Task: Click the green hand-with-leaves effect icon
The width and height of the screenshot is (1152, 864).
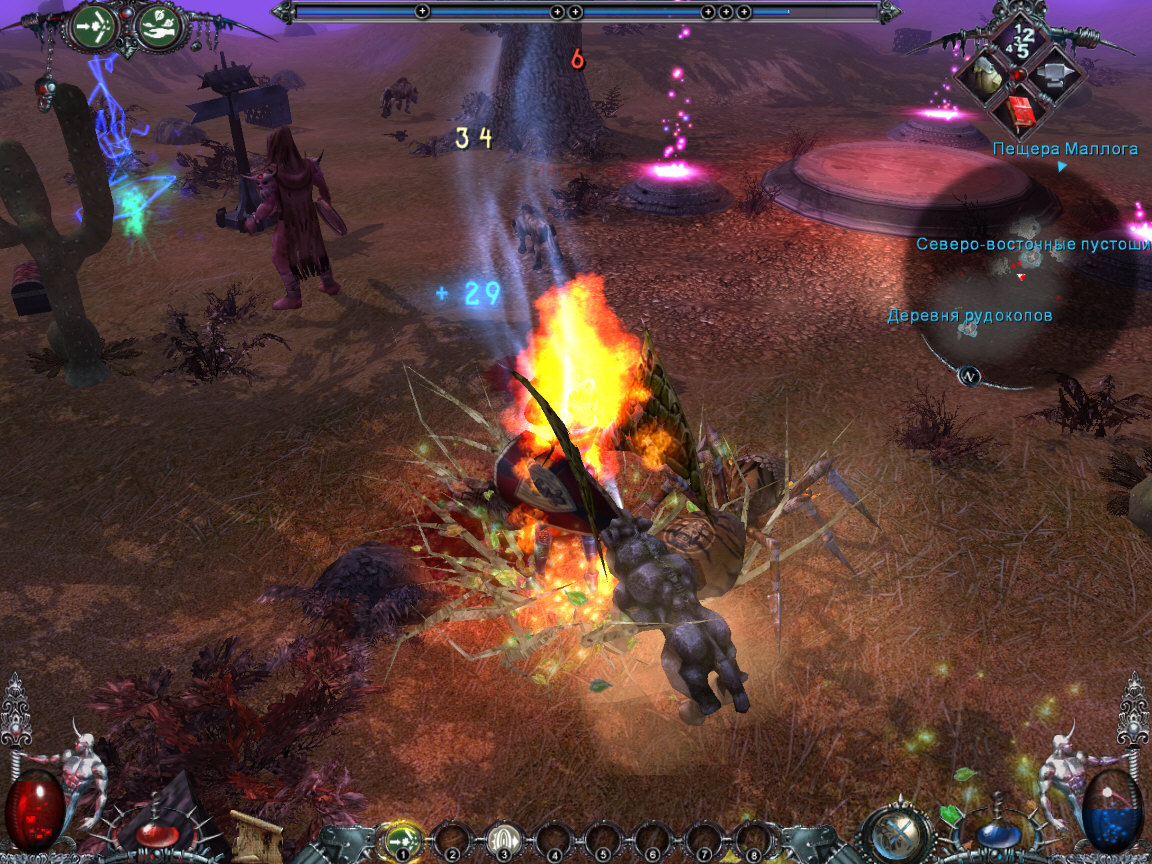Action: (156, 27)
